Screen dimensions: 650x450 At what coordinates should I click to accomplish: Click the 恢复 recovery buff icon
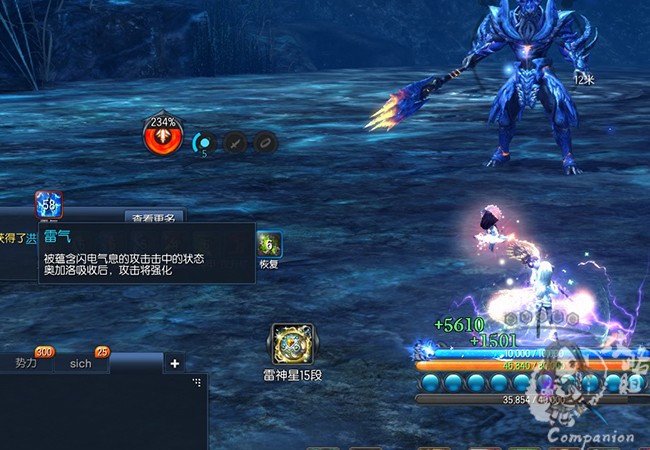click(x=268, y=243)
